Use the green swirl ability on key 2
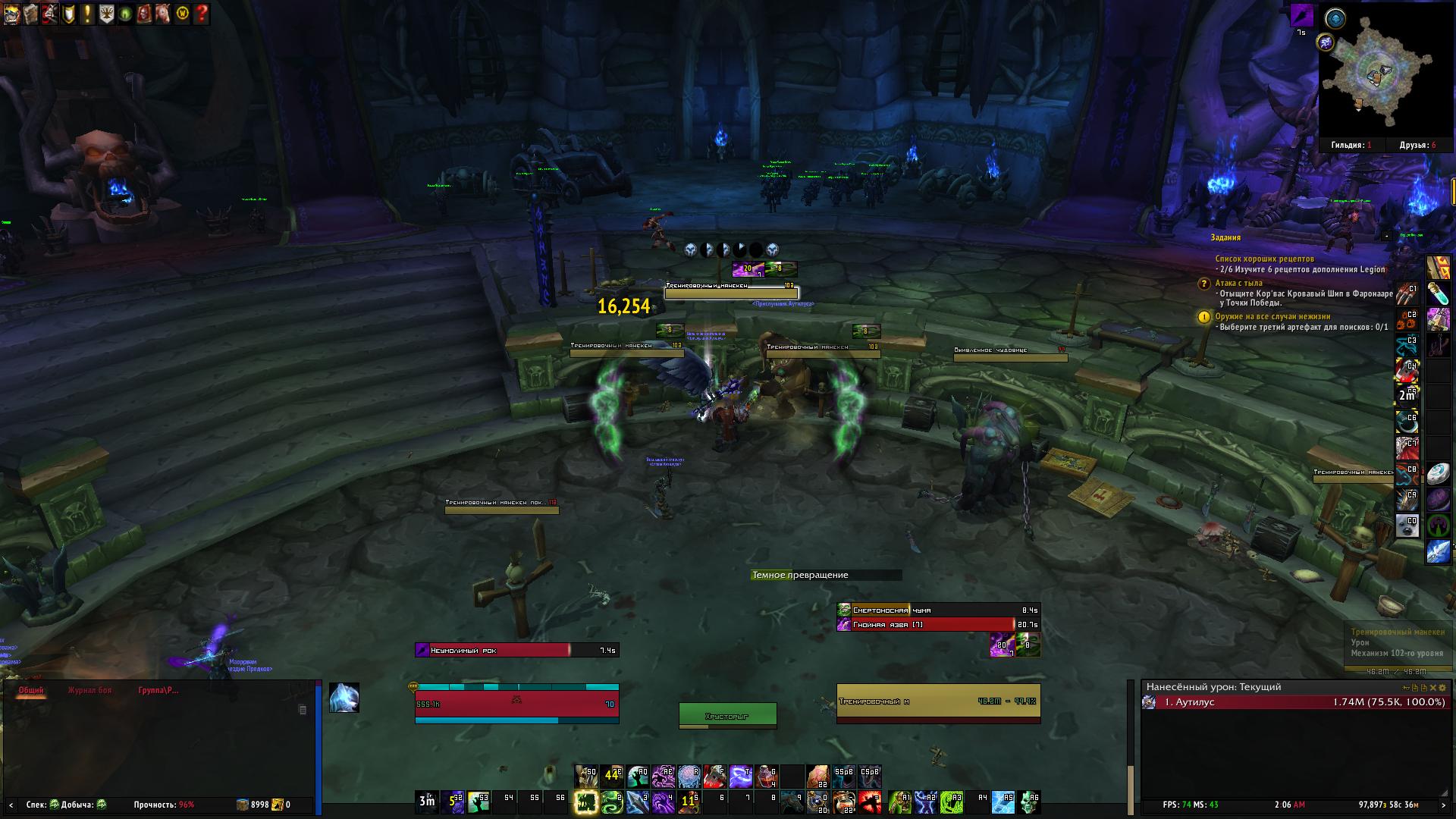The height and width of the screenshot is (819, 1456). 611,802
